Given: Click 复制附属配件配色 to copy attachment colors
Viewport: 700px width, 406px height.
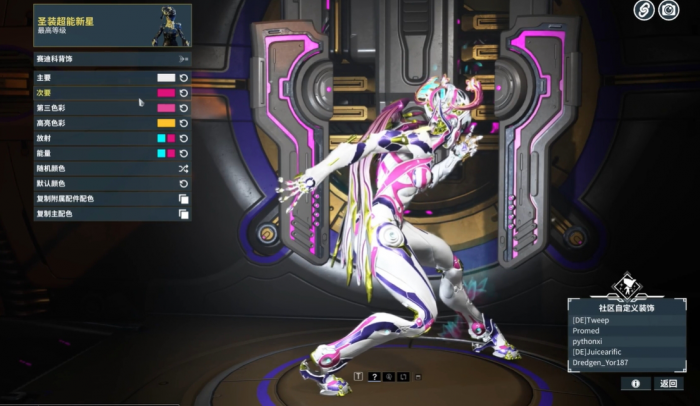Looking at the screenshot, I should (x=183, y=198).
